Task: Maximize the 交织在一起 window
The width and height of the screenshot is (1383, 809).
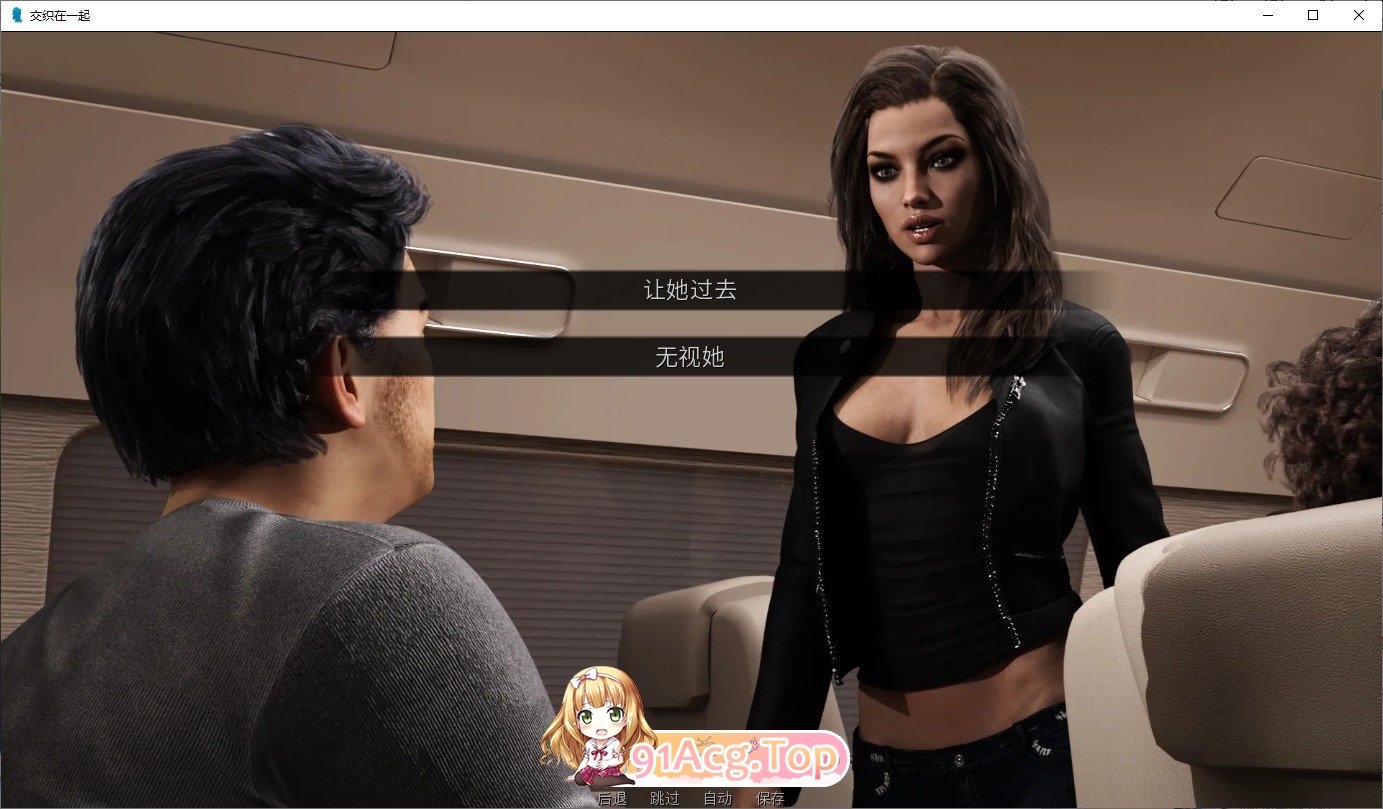Action: point(1312,15)
